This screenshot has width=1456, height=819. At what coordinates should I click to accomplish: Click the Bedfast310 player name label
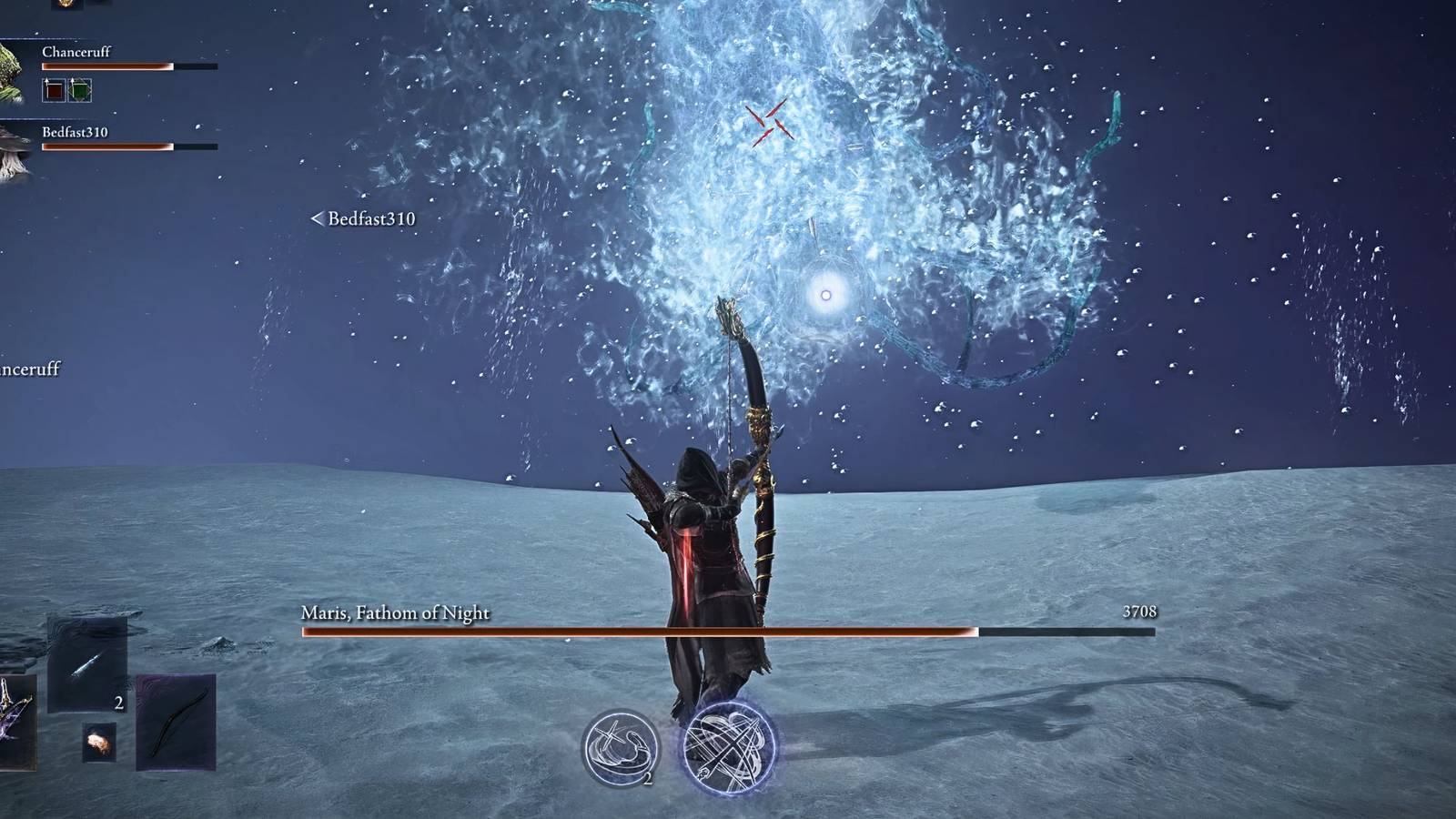[76, 132]
